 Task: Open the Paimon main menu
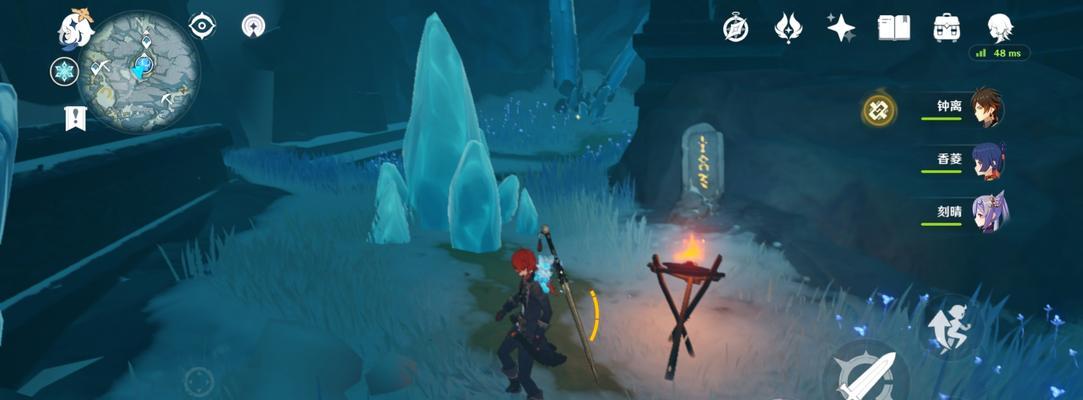75,30
